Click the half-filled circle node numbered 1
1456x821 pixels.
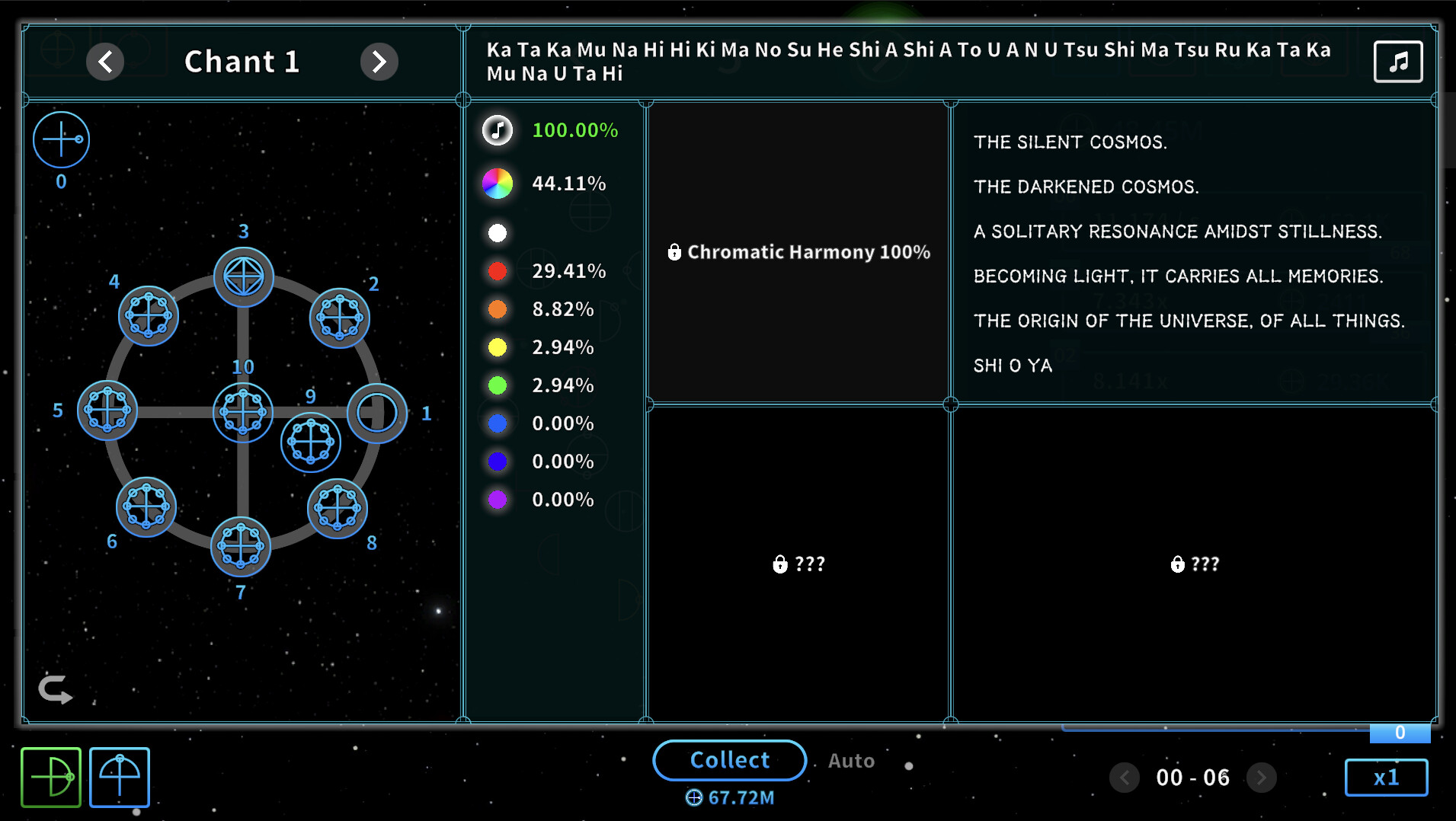377,412
